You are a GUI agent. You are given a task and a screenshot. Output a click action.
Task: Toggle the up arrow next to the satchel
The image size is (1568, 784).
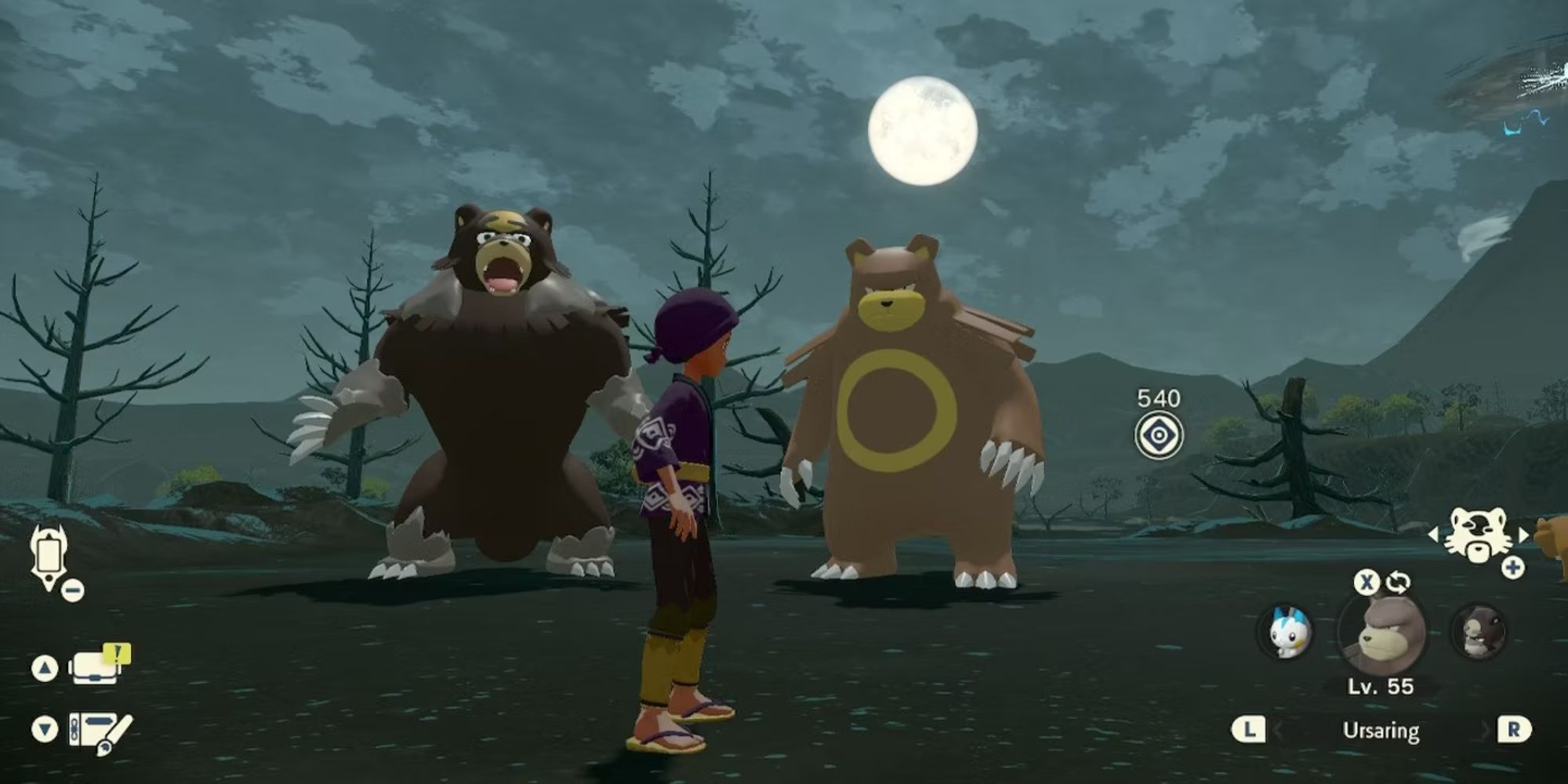[45, 666]
